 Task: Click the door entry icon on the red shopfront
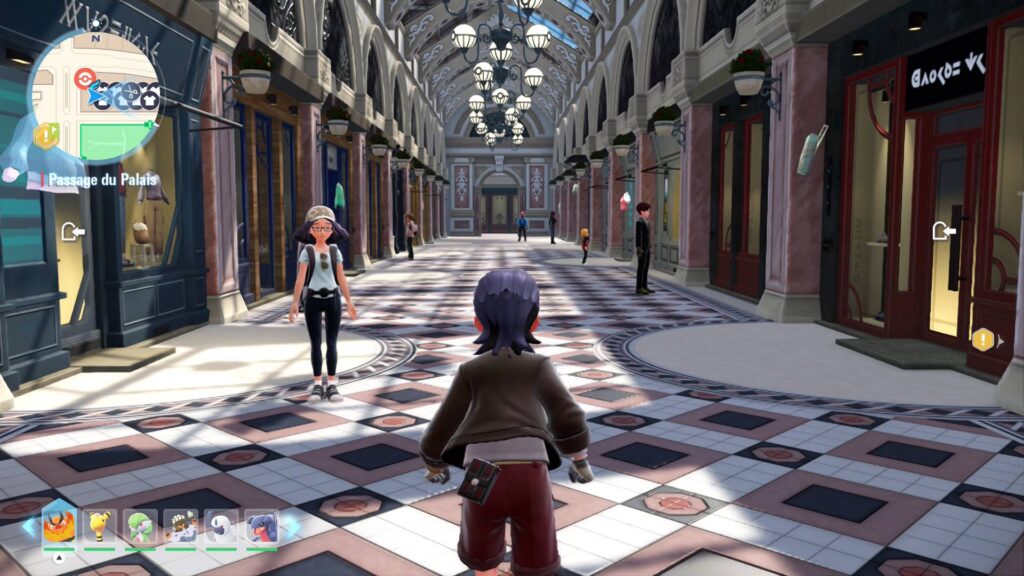point(942,232)
